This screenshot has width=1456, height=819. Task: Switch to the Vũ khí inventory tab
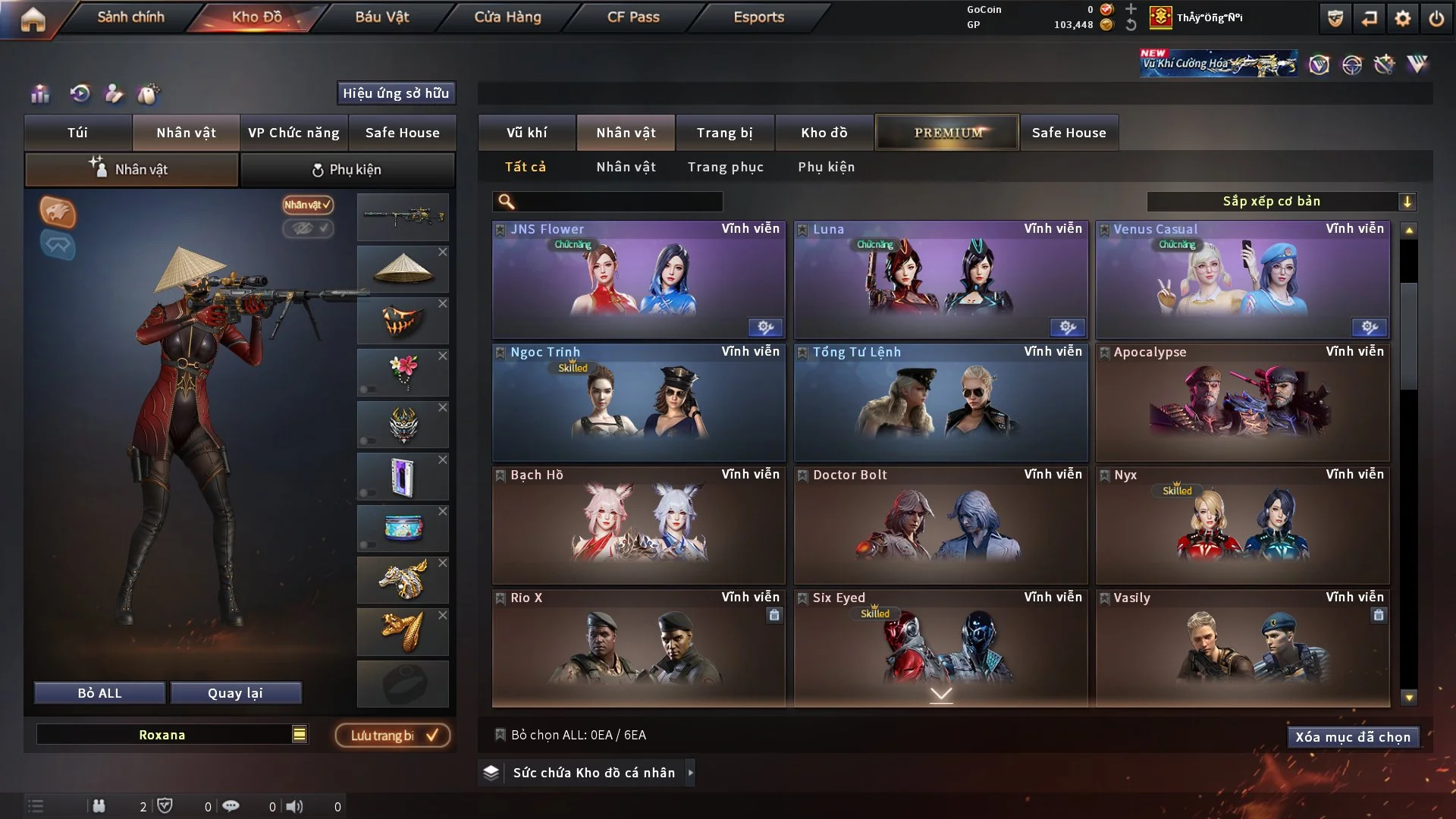pos(526,133)
